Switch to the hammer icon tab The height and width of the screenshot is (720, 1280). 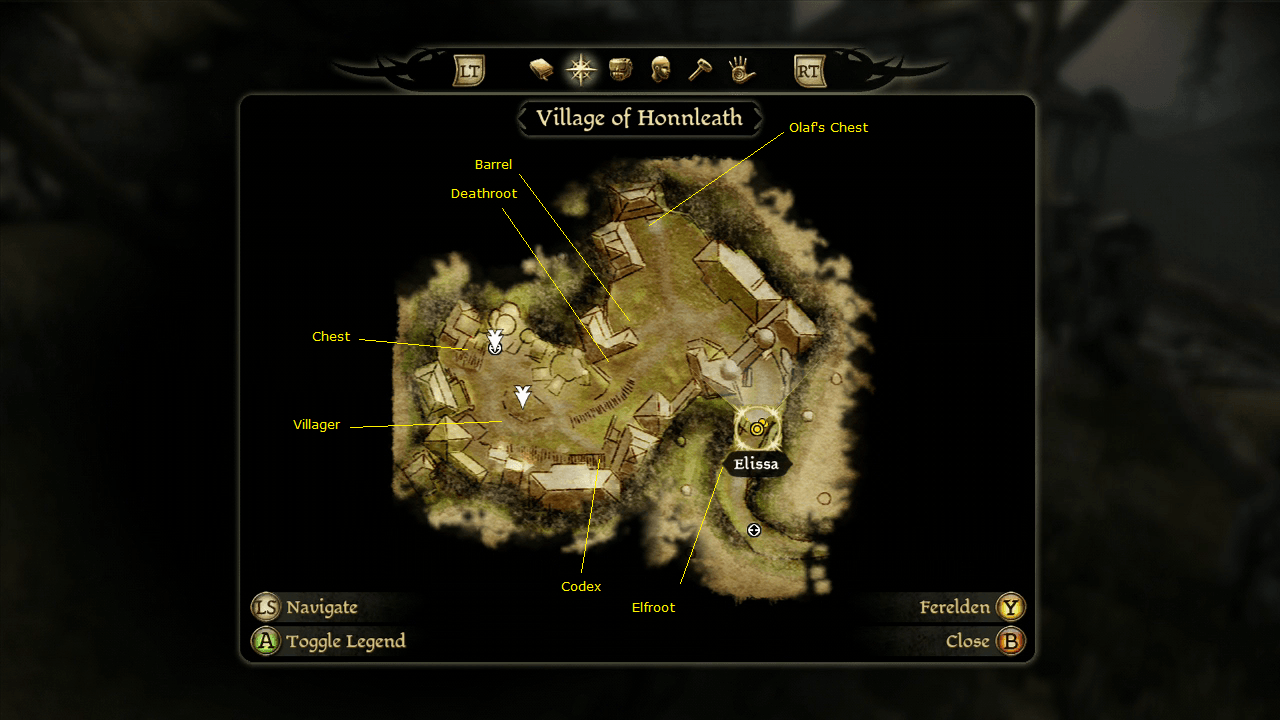click(700, 70)
